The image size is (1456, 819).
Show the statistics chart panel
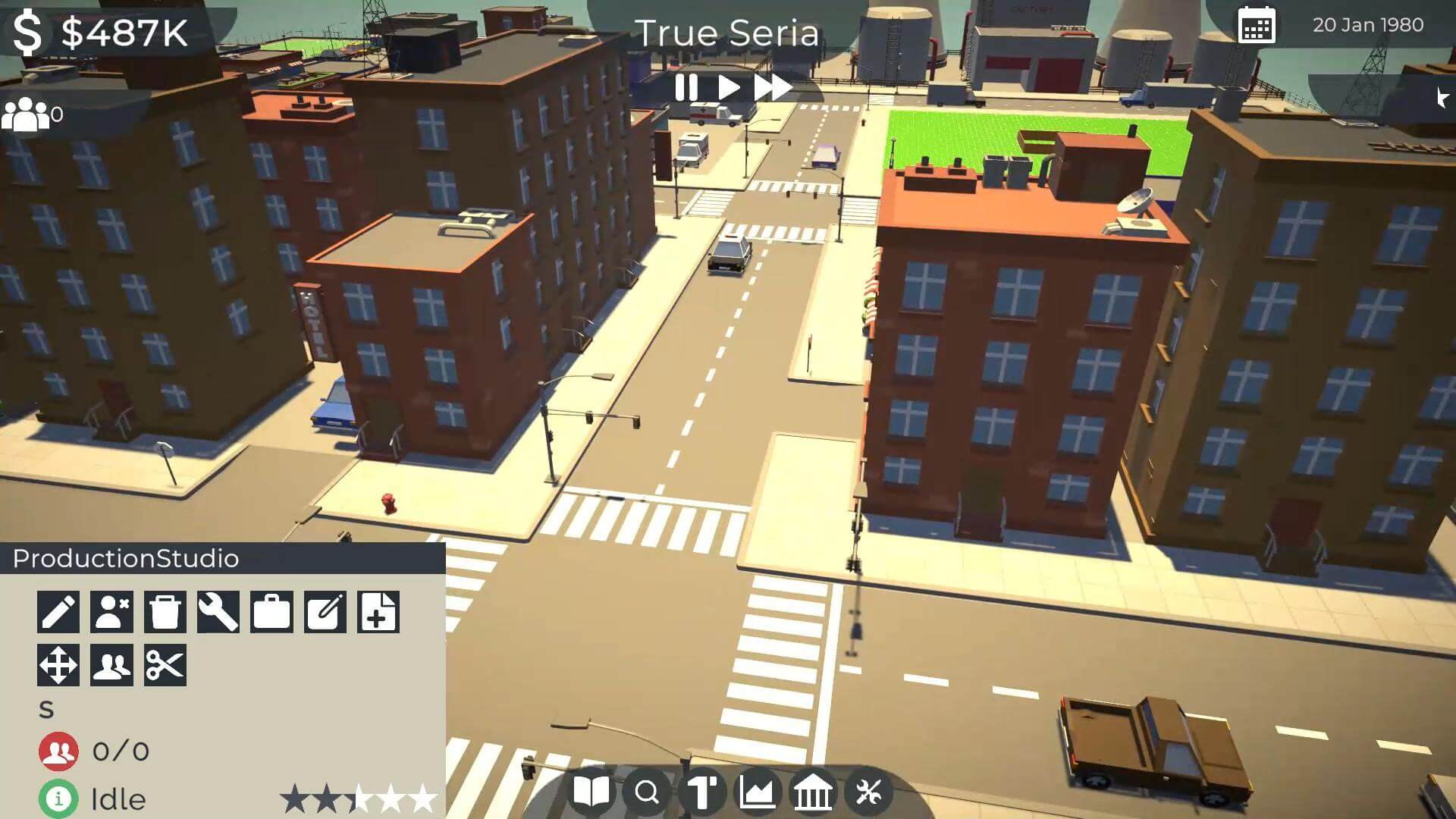pyautogui.click(x=758, y=792)
